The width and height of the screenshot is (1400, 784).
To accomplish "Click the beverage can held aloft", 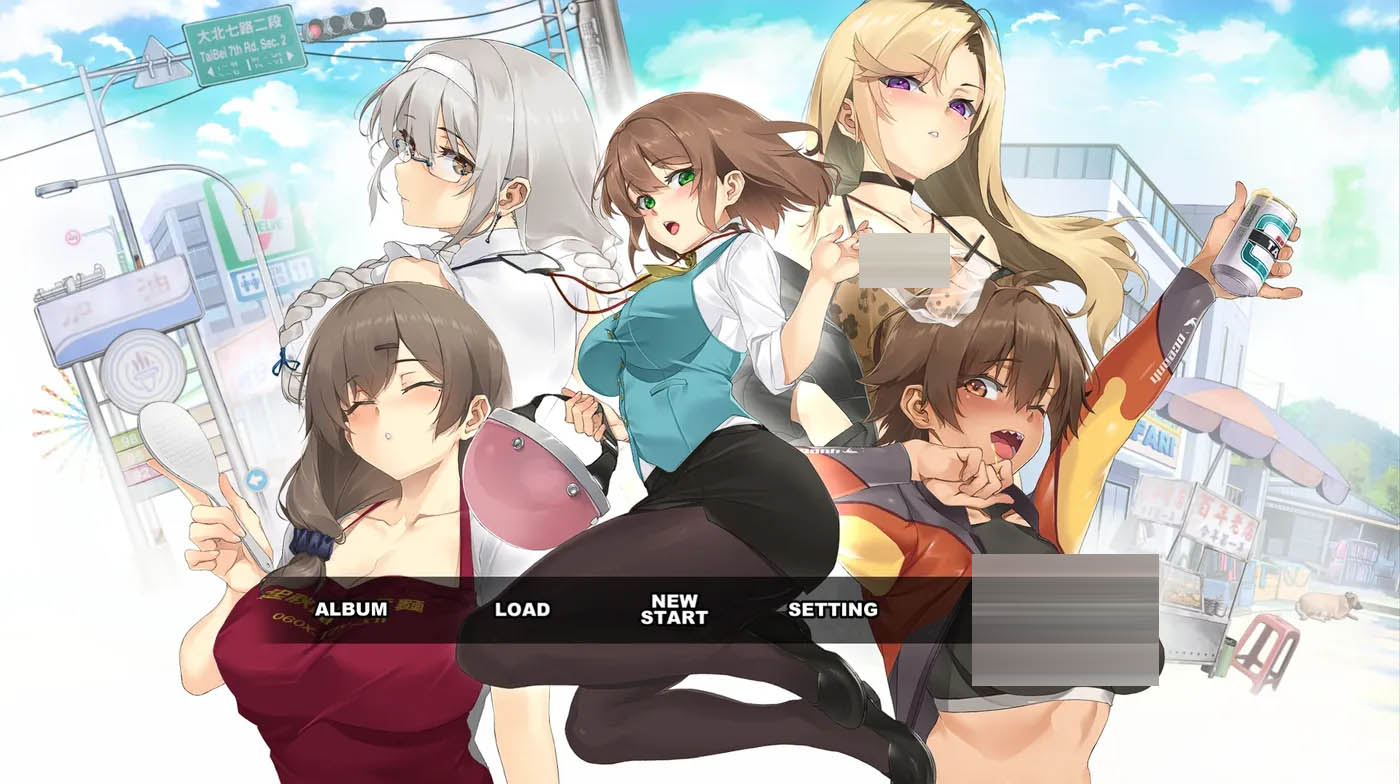I will (x=1256, y=233).
